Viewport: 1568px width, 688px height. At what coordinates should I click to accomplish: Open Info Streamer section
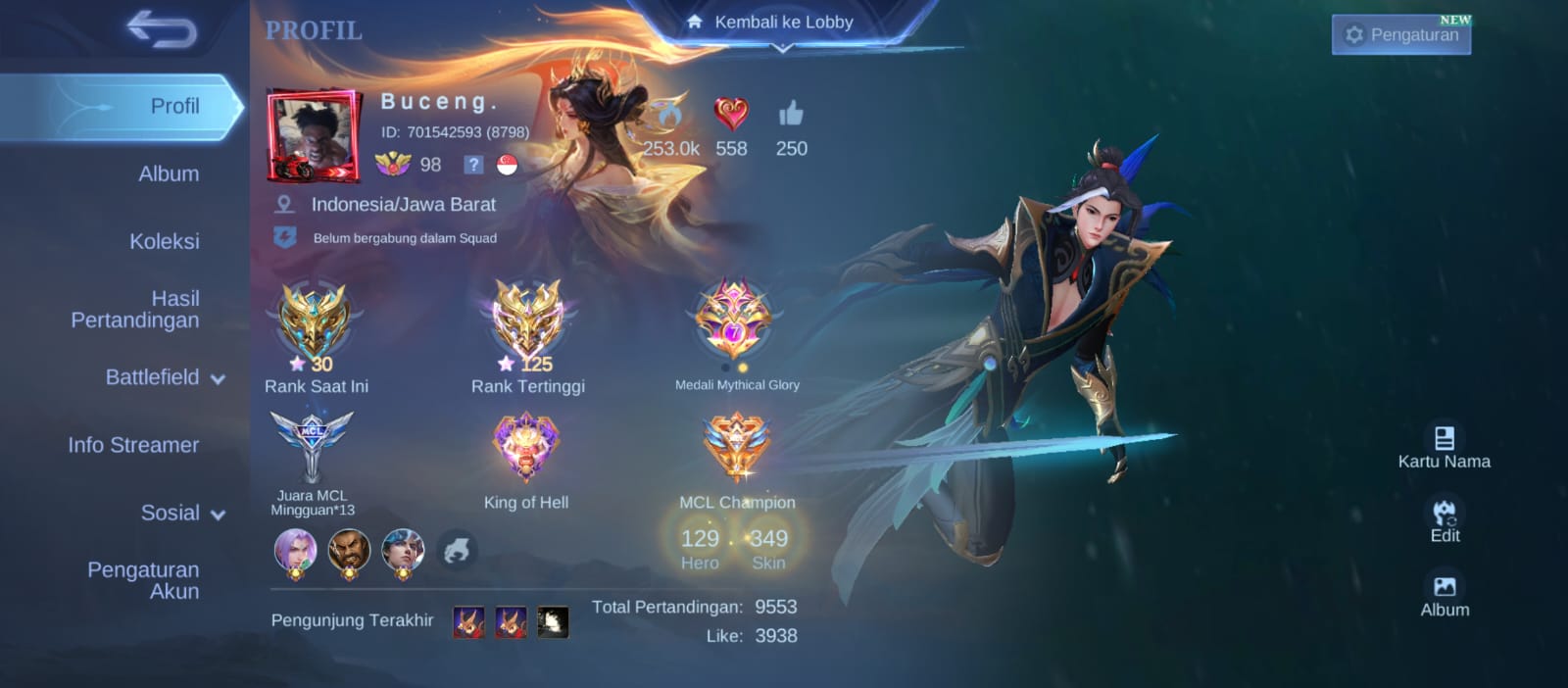133,445
